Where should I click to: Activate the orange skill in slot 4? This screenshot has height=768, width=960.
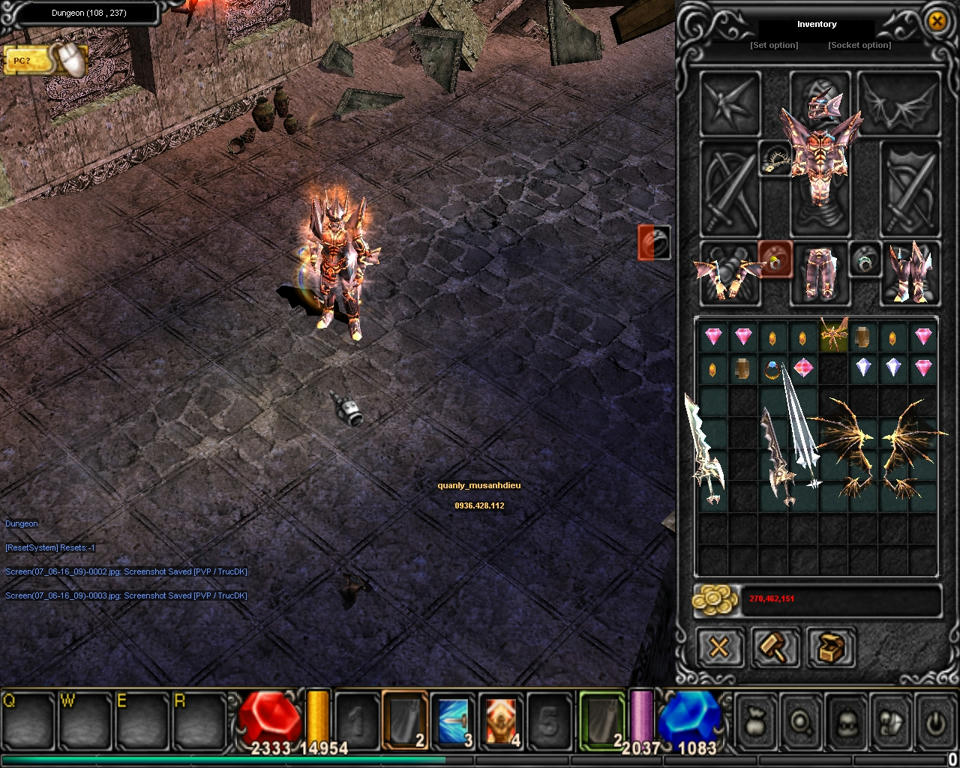coord(501,720)
